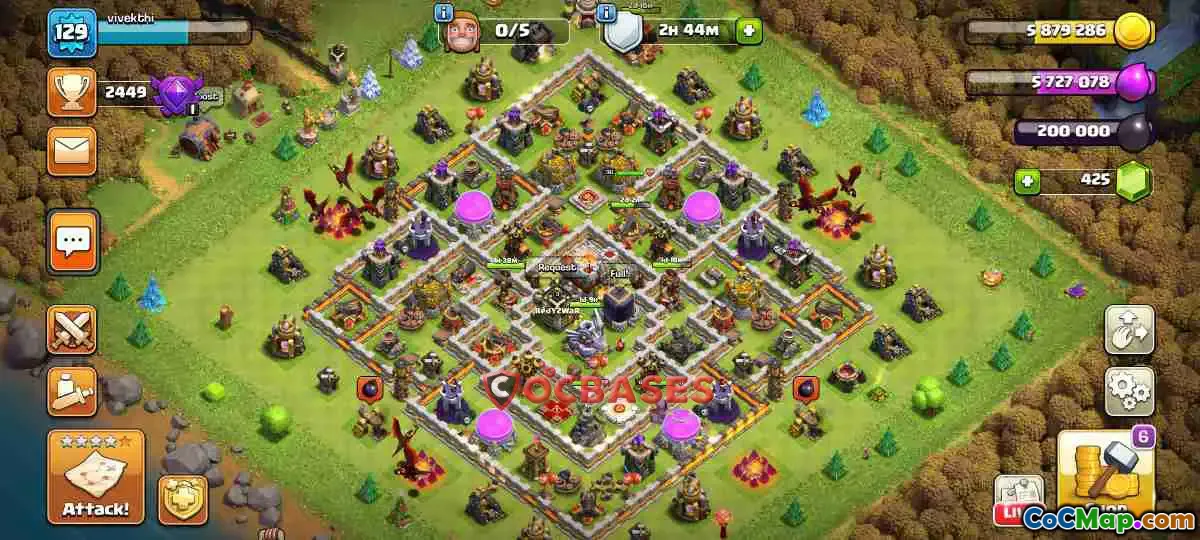The image size is (1200, 540).
Task: Show builder info via the info icon
Action: (x=444, y=13)
